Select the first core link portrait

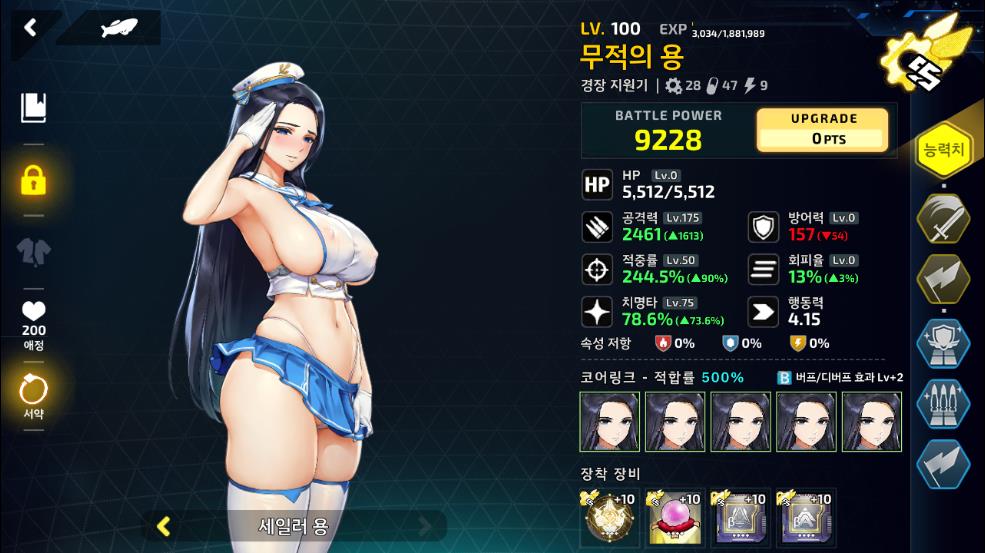coord(609,421)
